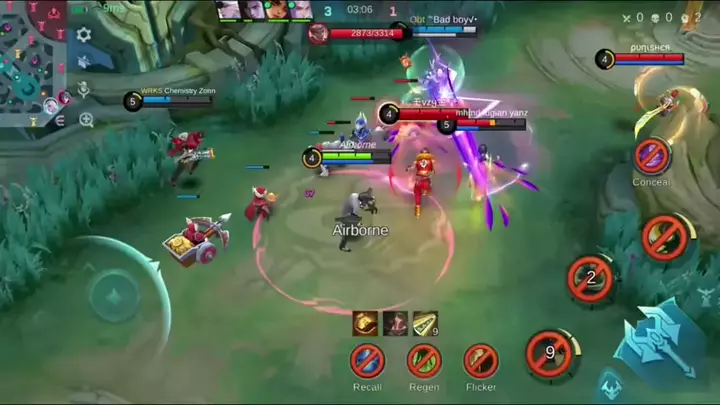Screen dimensions: 720x405
Task: Trigger the skill showing cooldown 9
Action: click(549, 353)
